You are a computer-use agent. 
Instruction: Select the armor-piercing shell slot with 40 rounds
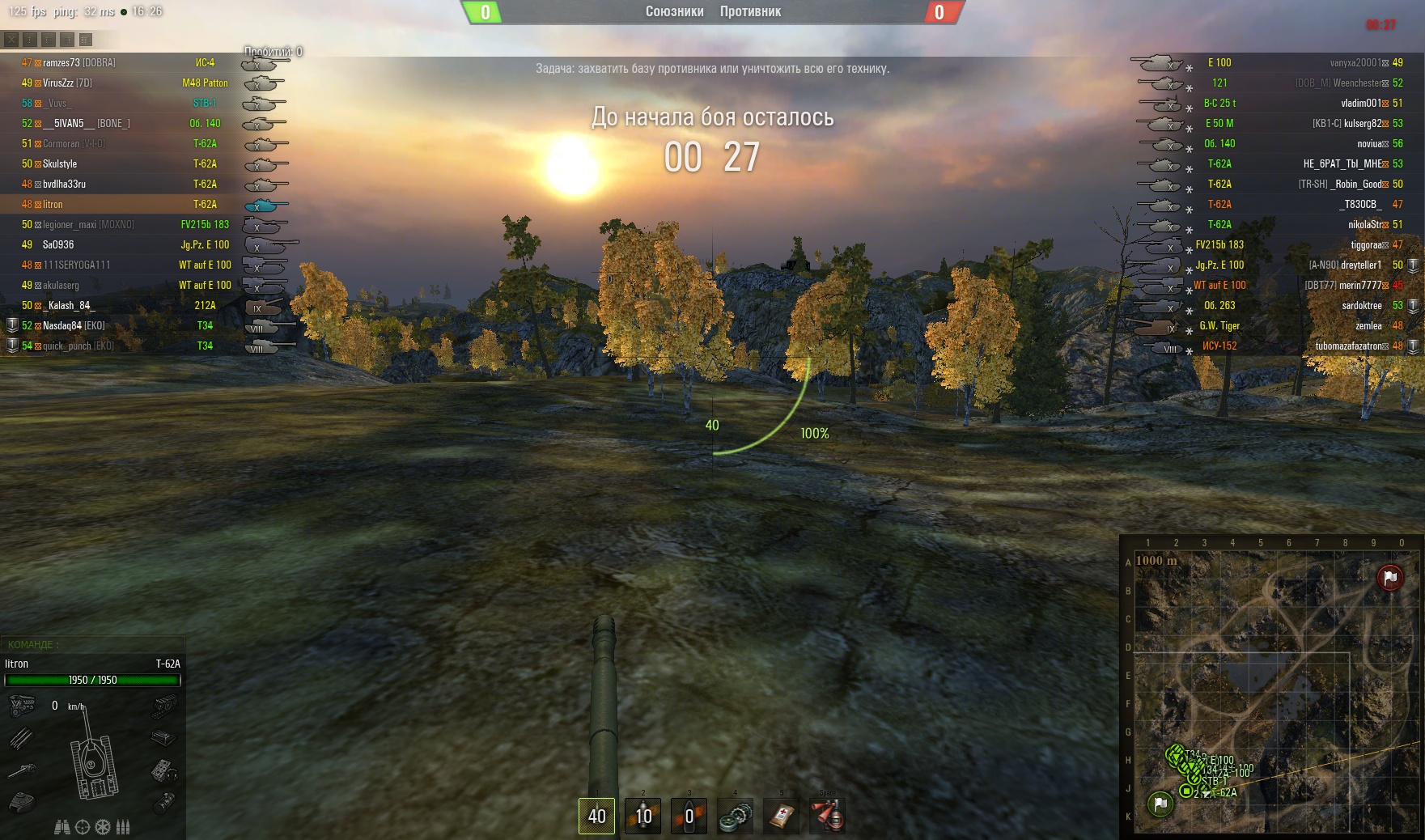pos(596,816)
